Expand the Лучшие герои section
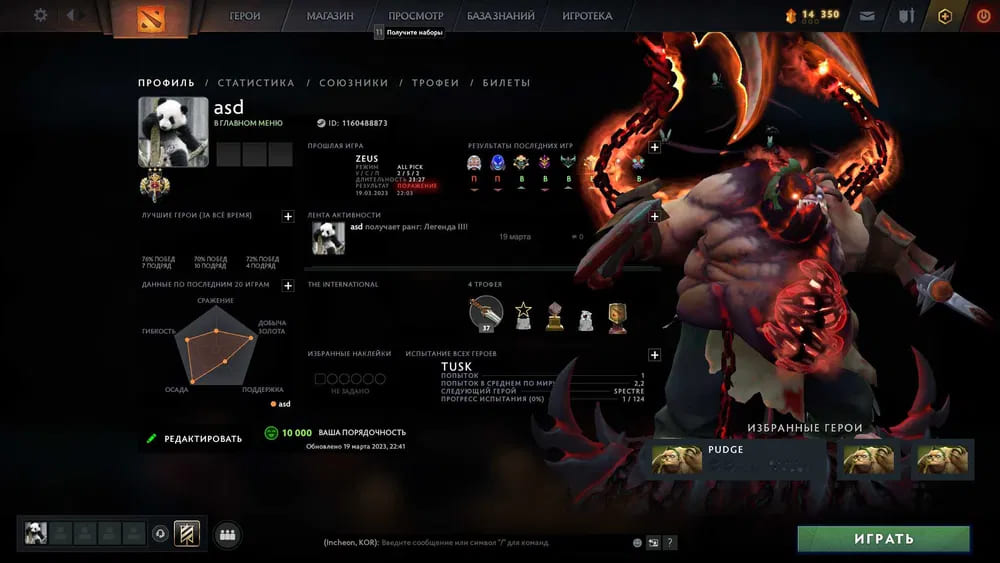 pyautogui.click(x=288, y=216)
